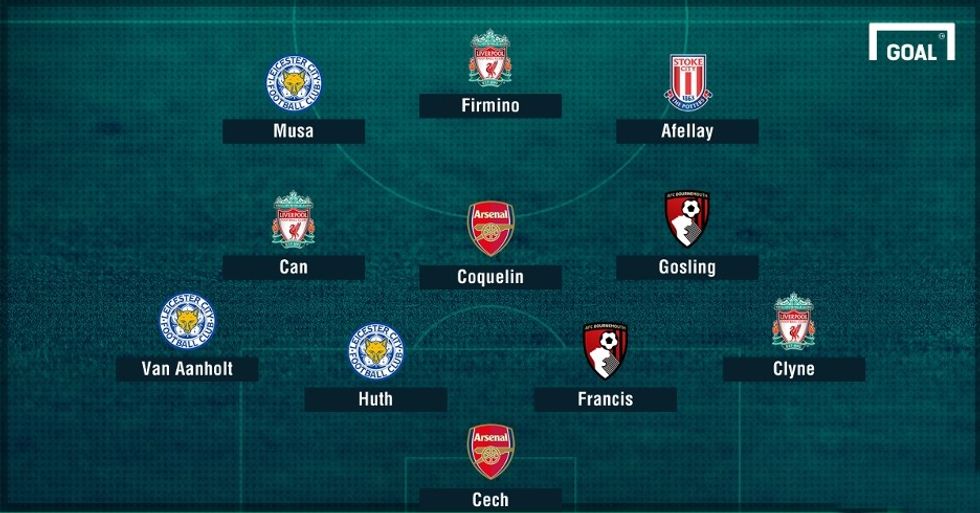Image resolution: width=980 pixels, height=513 pixels.
Task: Click the Coquelin name label
Action: [x=490, y=277]
